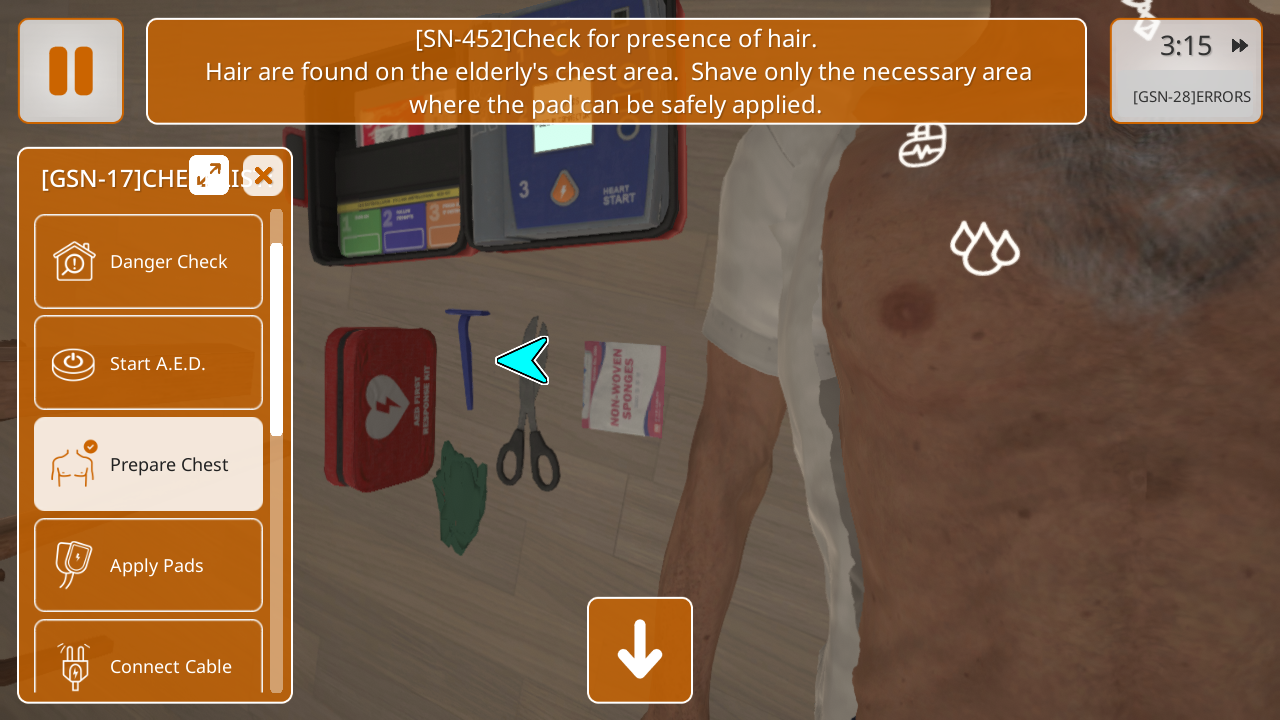Select the heartbeat pad icon on chest
The width and height of the screenshot is (1280, 720).
point(922,146)
